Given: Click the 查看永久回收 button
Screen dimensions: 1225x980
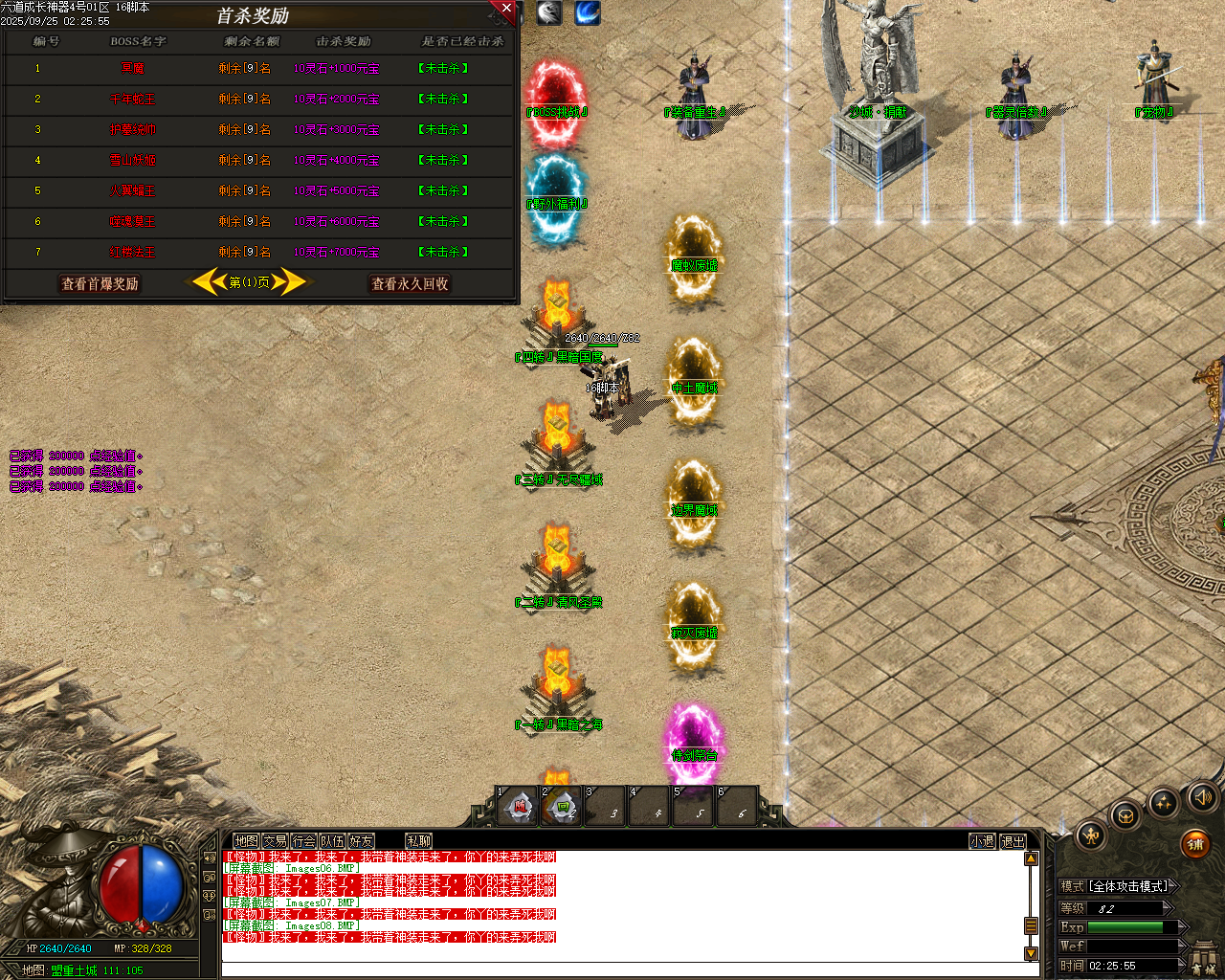Looking at the screenshot, I should [410, 283].
